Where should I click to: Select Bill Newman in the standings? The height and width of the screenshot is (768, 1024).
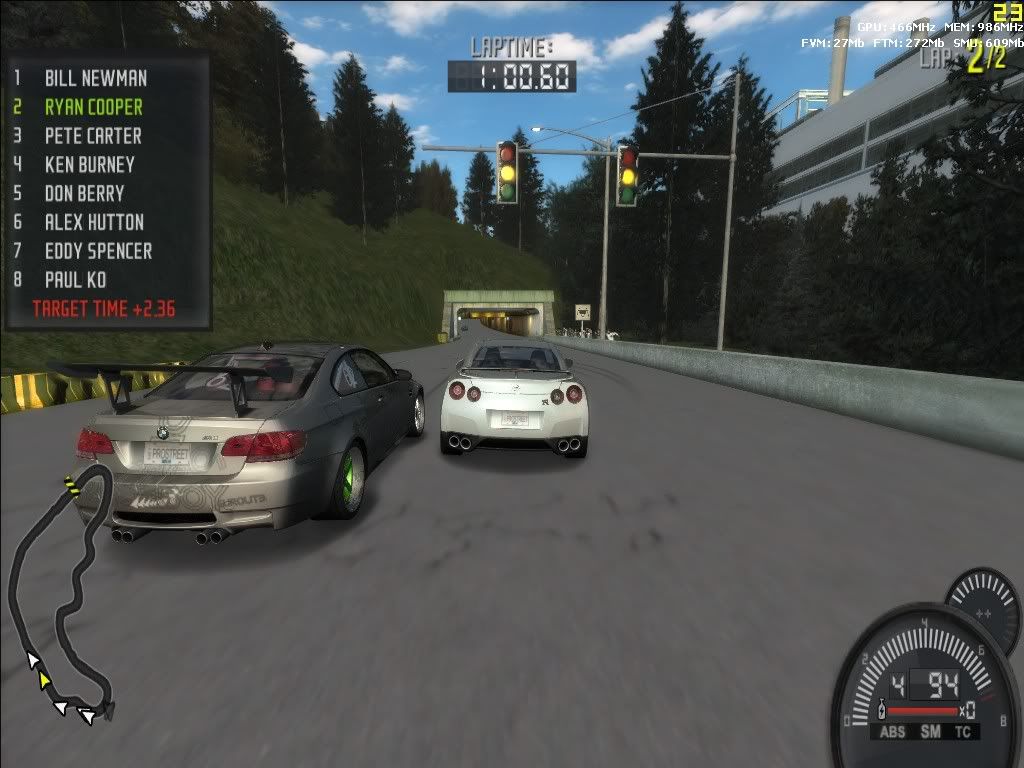pyautogui.click(x=95, y=78)
